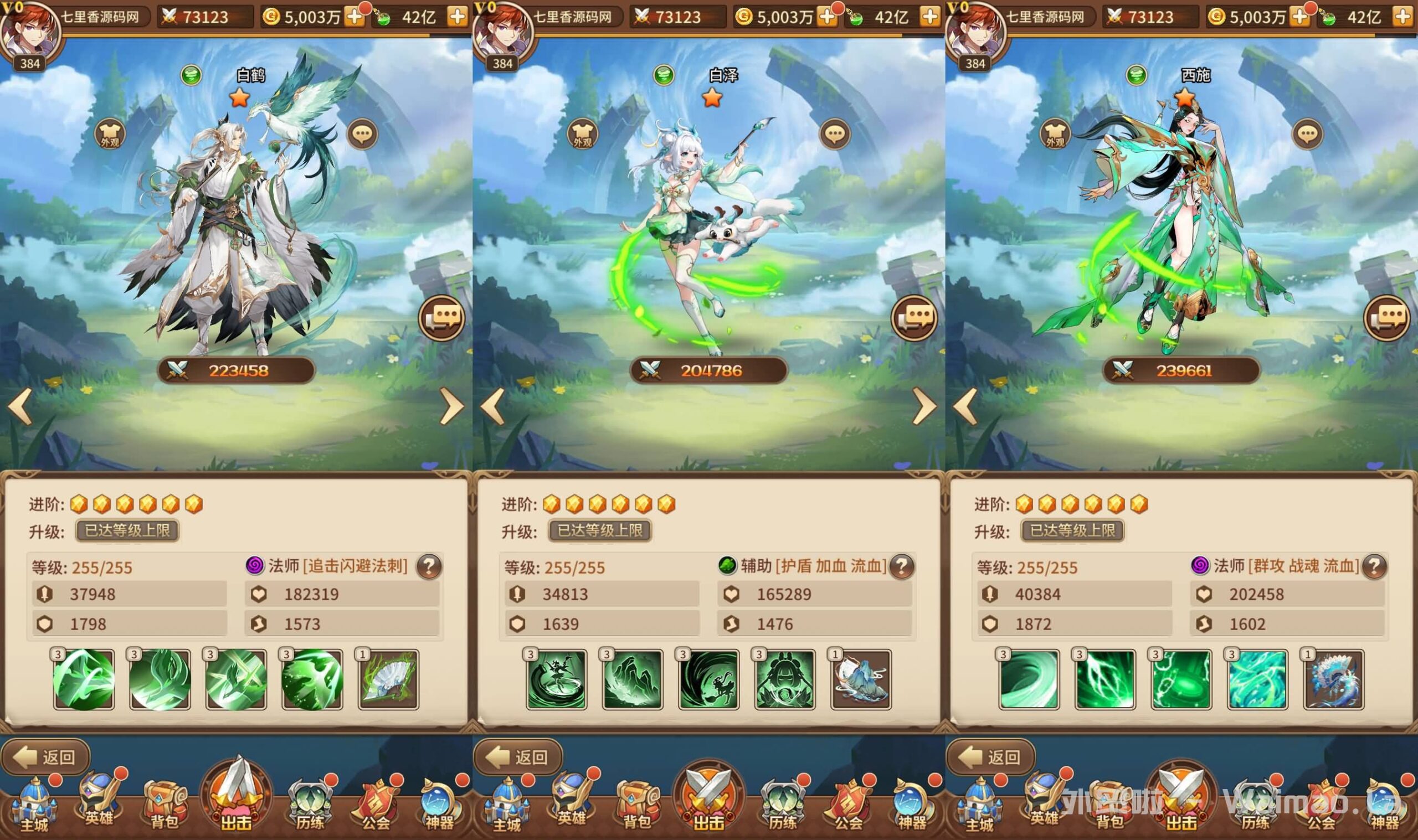Select 西施's blue dragon fan skill
1418x840 pixels.
point(1334,679)
